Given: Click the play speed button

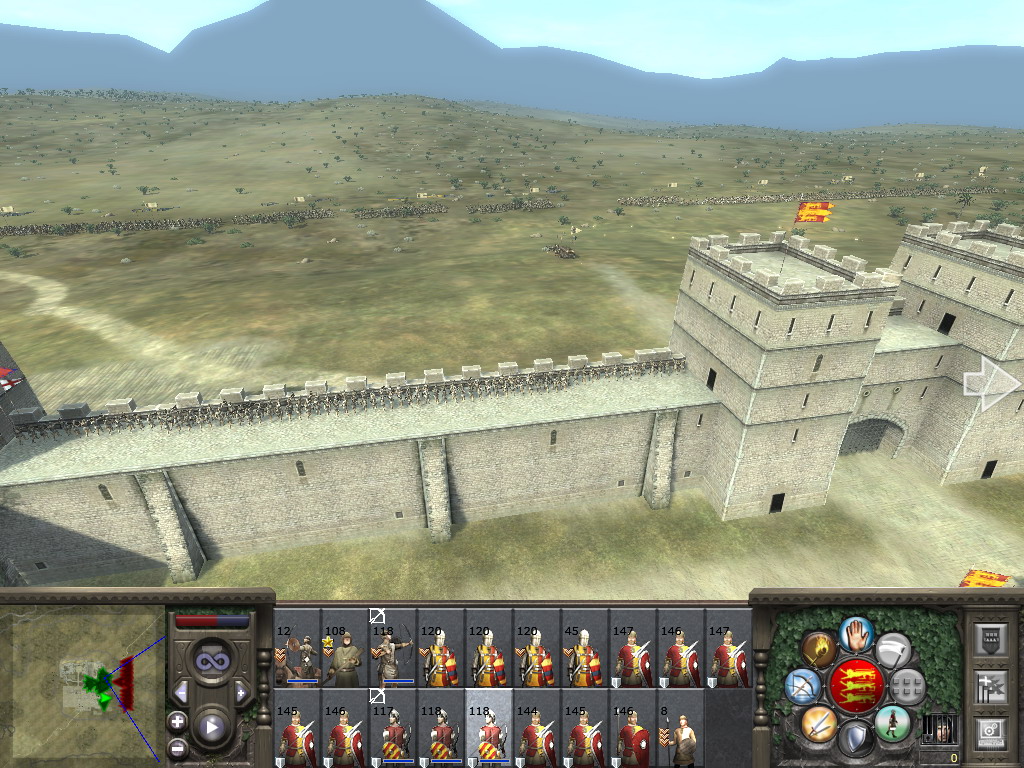Looking at the screenshot, I should click(x=211, y=727).
